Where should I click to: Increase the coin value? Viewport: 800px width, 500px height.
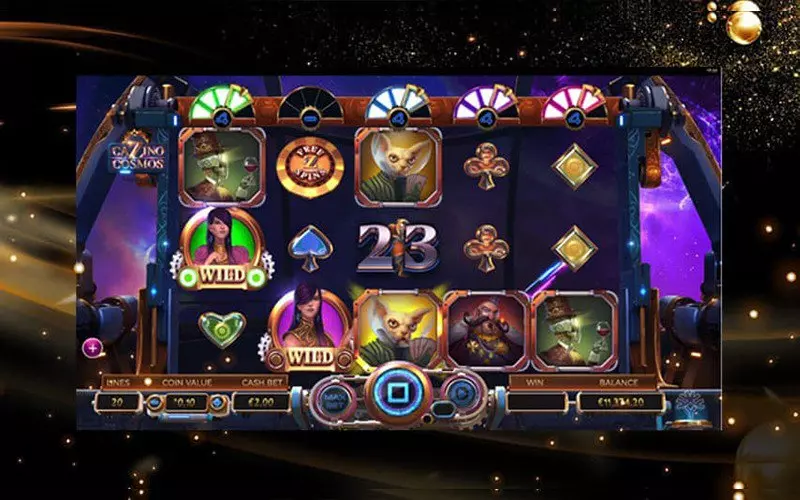pyautogui.click(x=217, y=402)
